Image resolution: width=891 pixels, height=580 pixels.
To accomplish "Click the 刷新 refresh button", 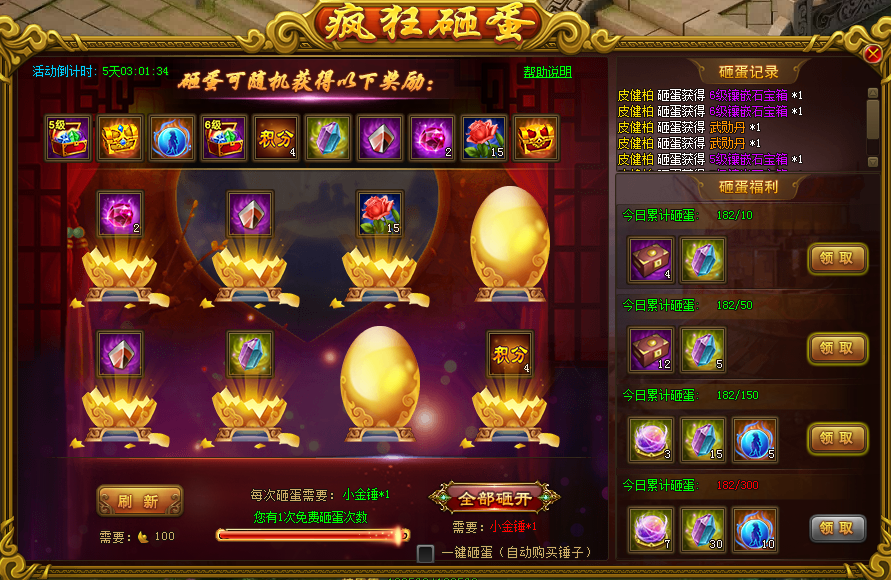I will (140, 501).
